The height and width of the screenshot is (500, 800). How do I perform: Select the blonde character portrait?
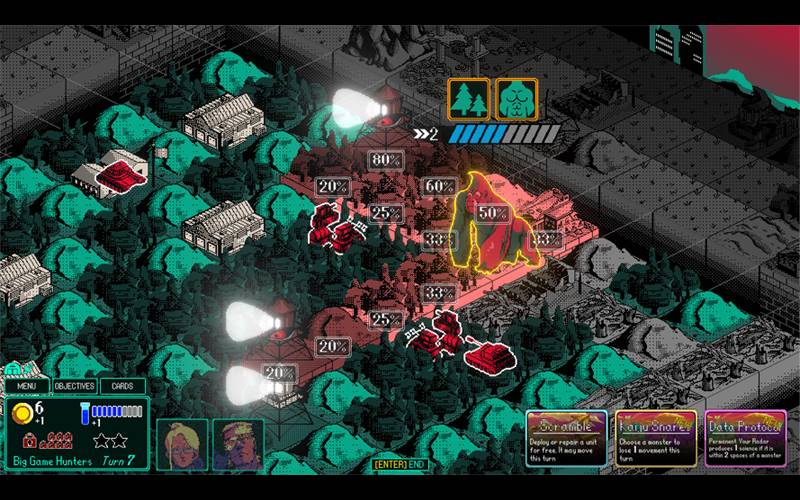(x=182, y=444)
